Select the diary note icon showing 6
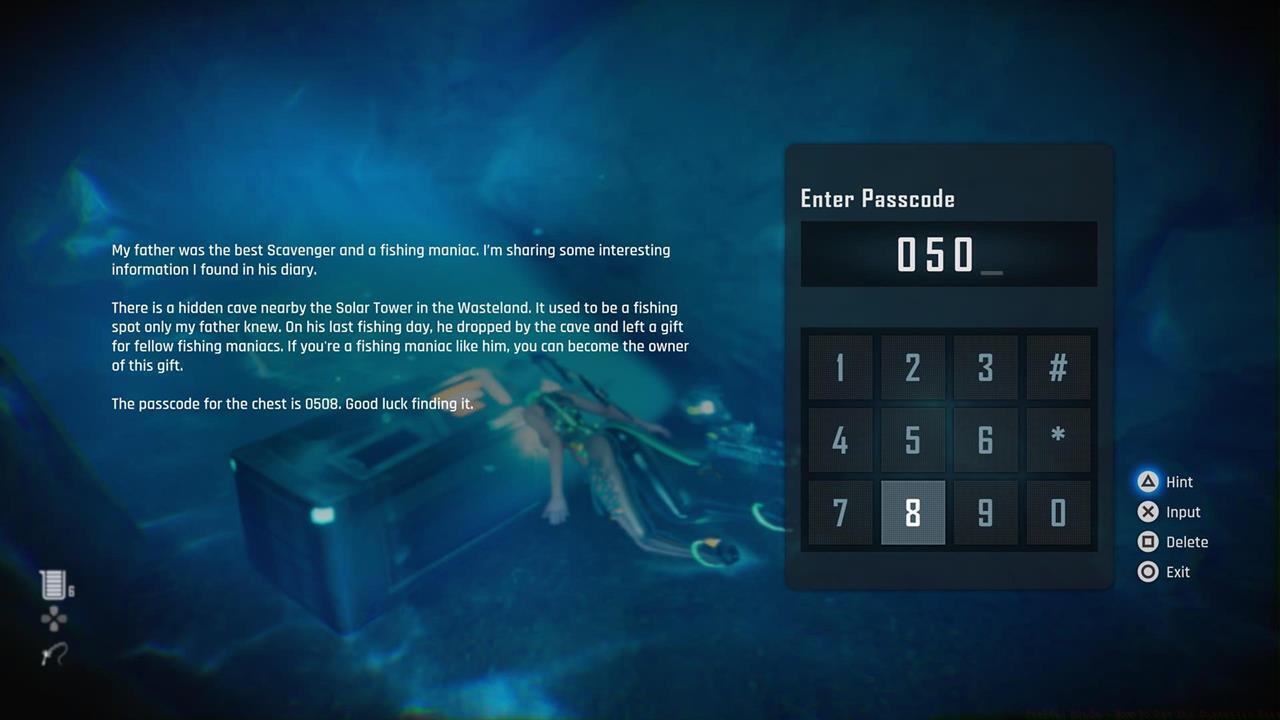The image size is (1280, 720). [53, 585]
